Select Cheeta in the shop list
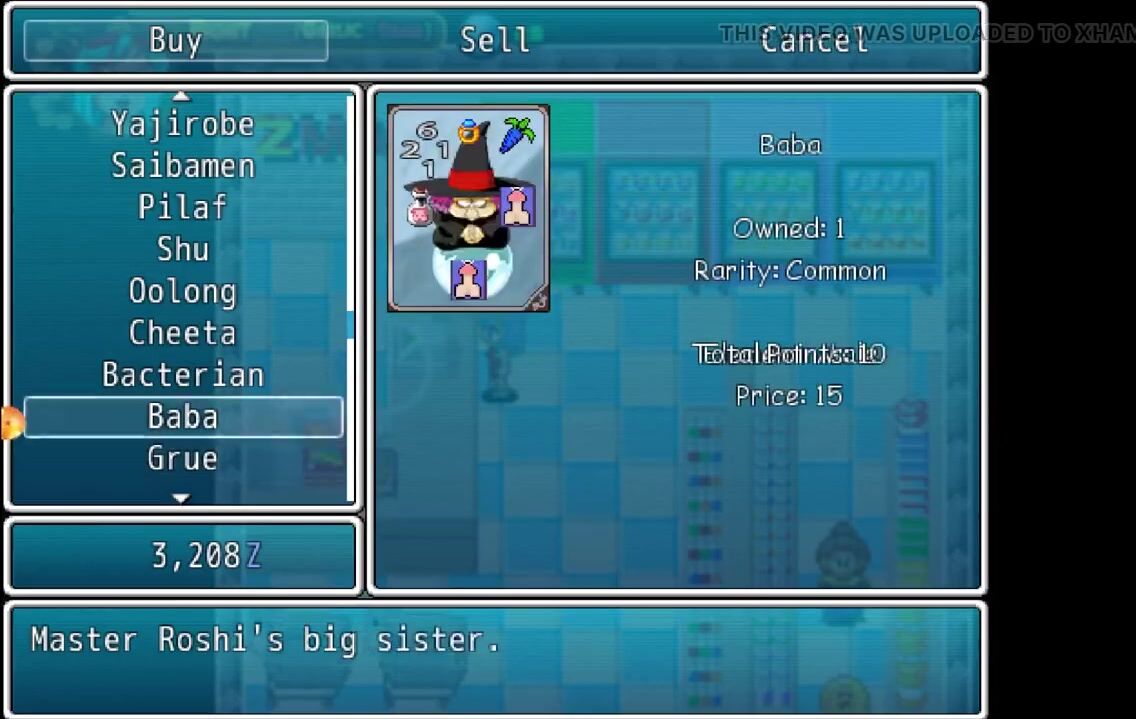1136x719 pixels. 182,333
